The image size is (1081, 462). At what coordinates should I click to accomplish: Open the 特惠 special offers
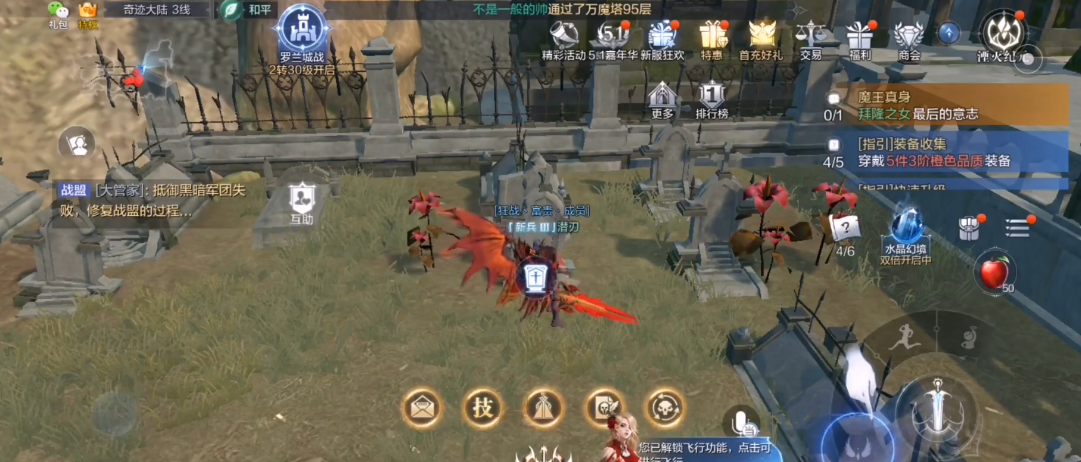coord(712,37)
